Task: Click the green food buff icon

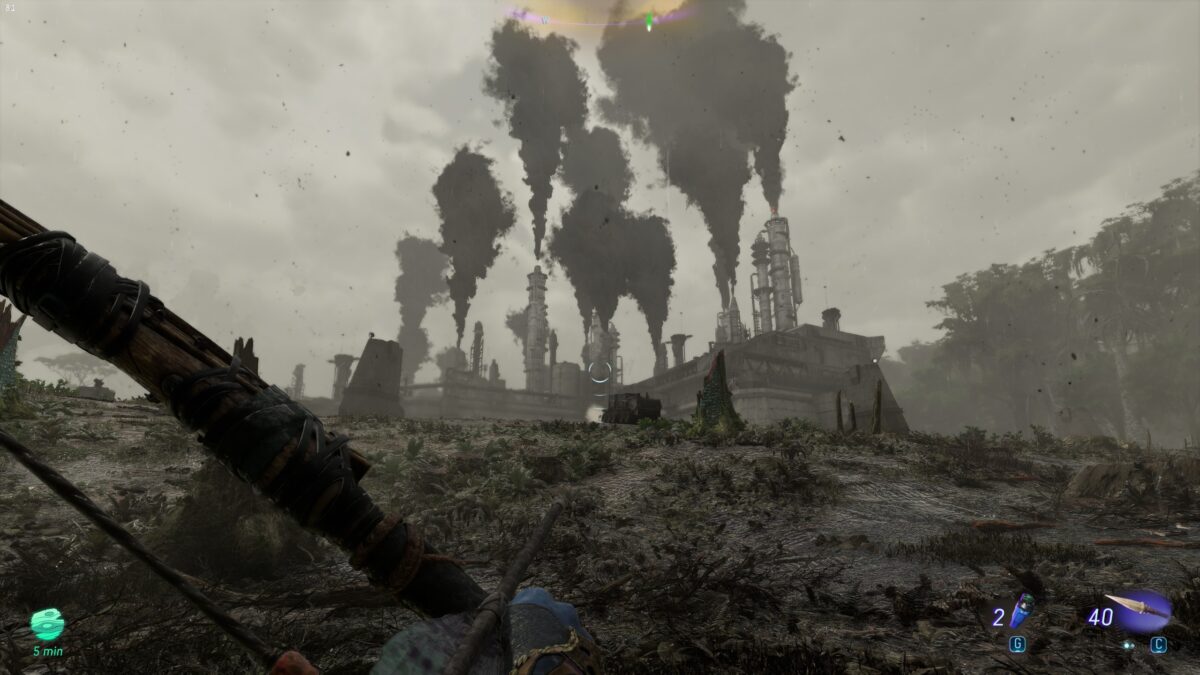Action: (47, 624)
